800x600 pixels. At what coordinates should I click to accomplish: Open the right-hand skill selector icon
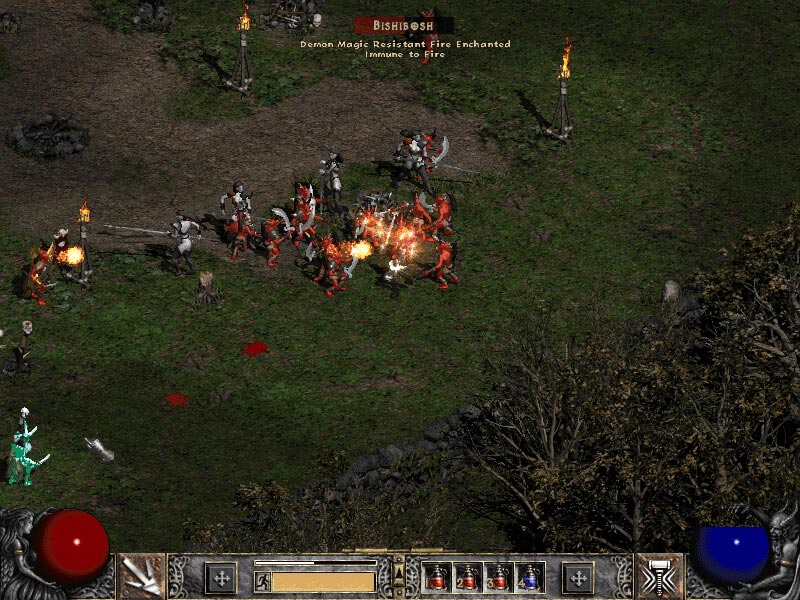(658, 576)
